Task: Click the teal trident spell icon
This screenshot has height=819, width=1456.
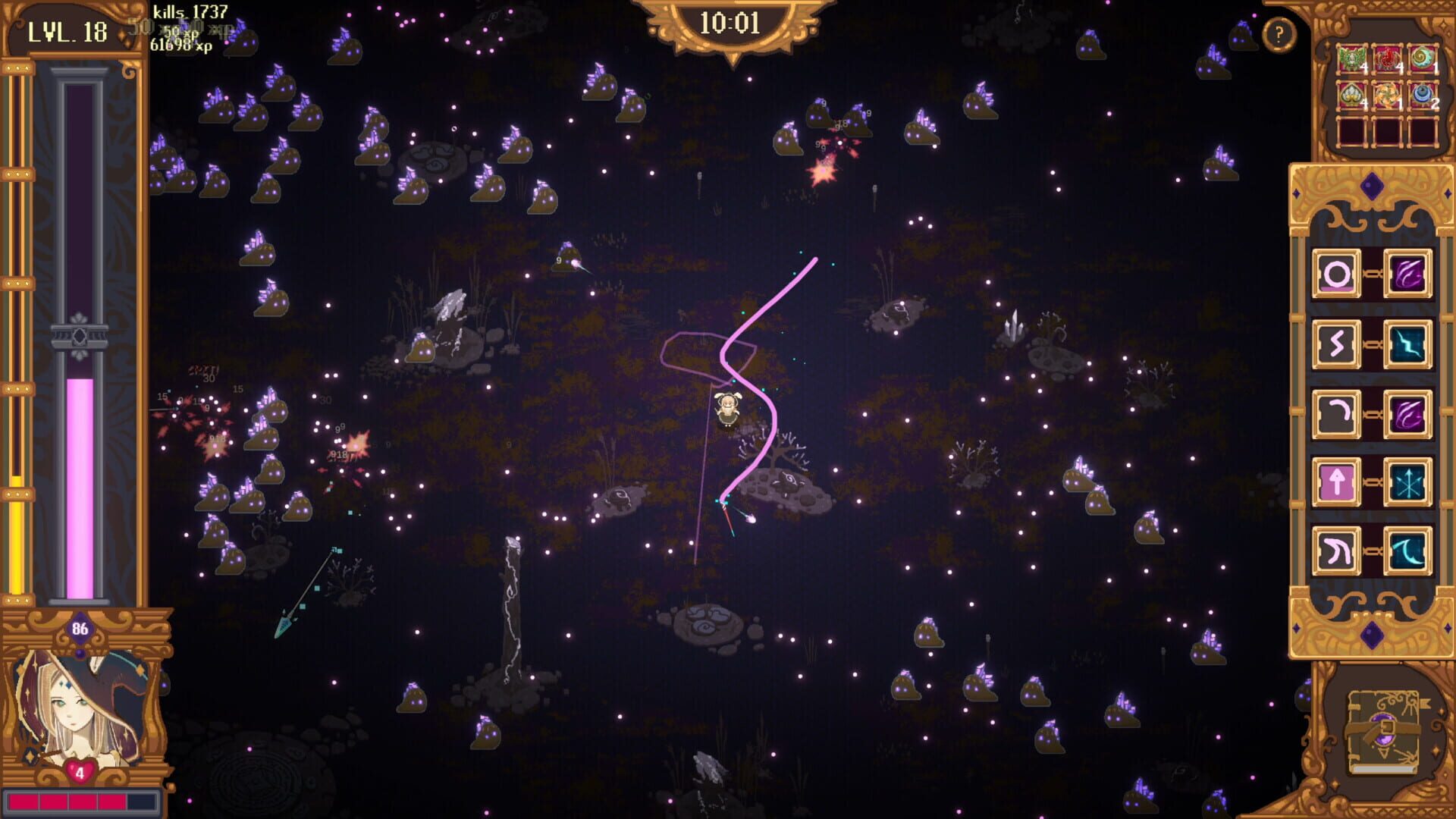Action: pyautogui.click(x=1407, y=482)
